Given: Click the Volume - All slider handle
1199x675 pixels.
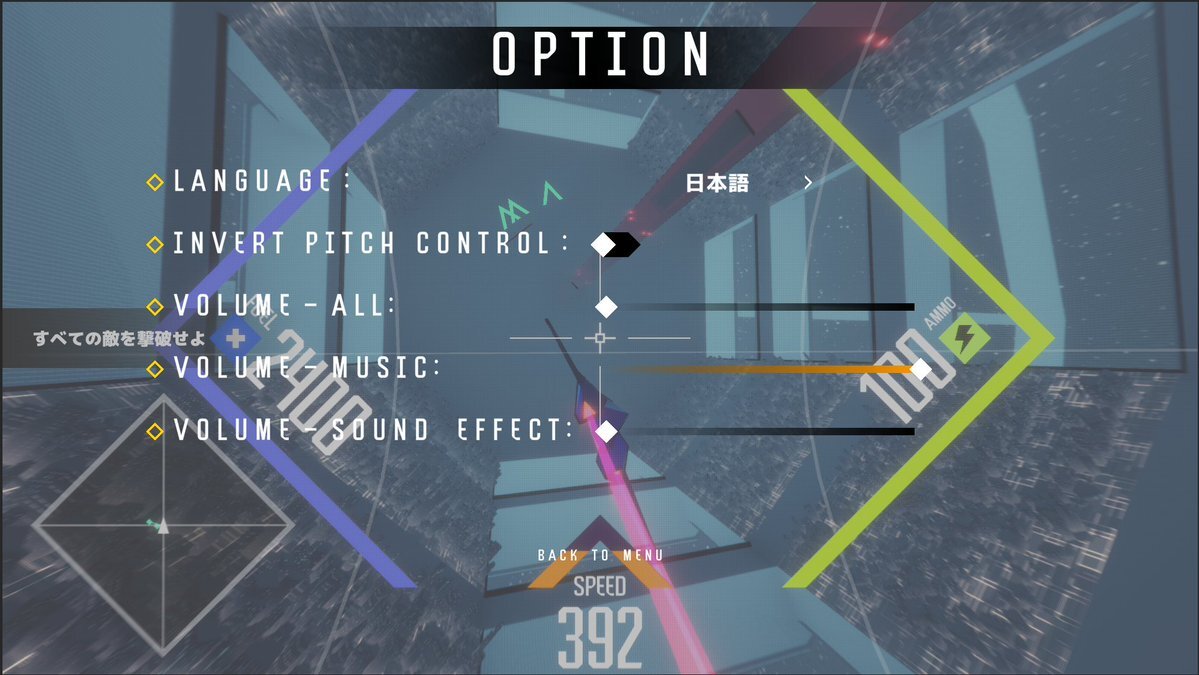Looking at the screenshot, I should tap(605, 306).
